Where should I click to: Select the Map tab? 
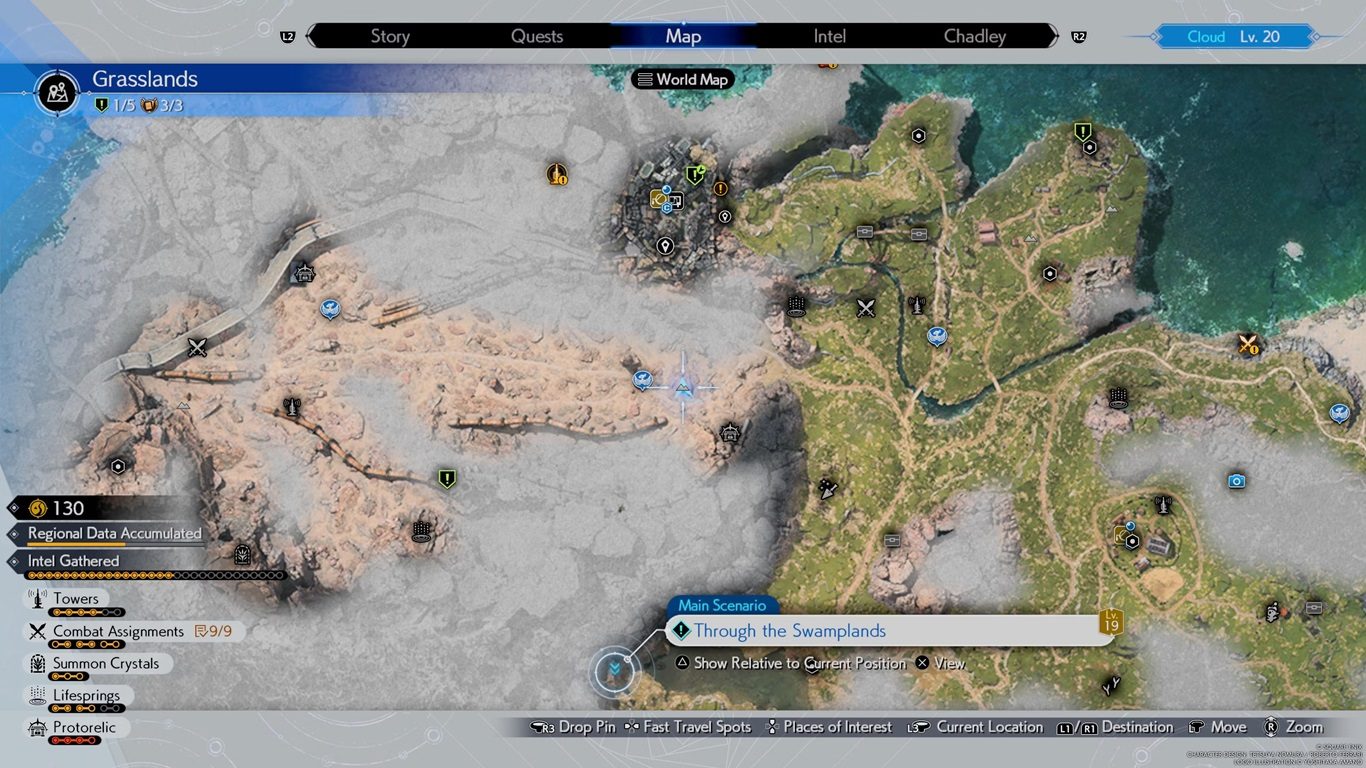pos(683,36)
